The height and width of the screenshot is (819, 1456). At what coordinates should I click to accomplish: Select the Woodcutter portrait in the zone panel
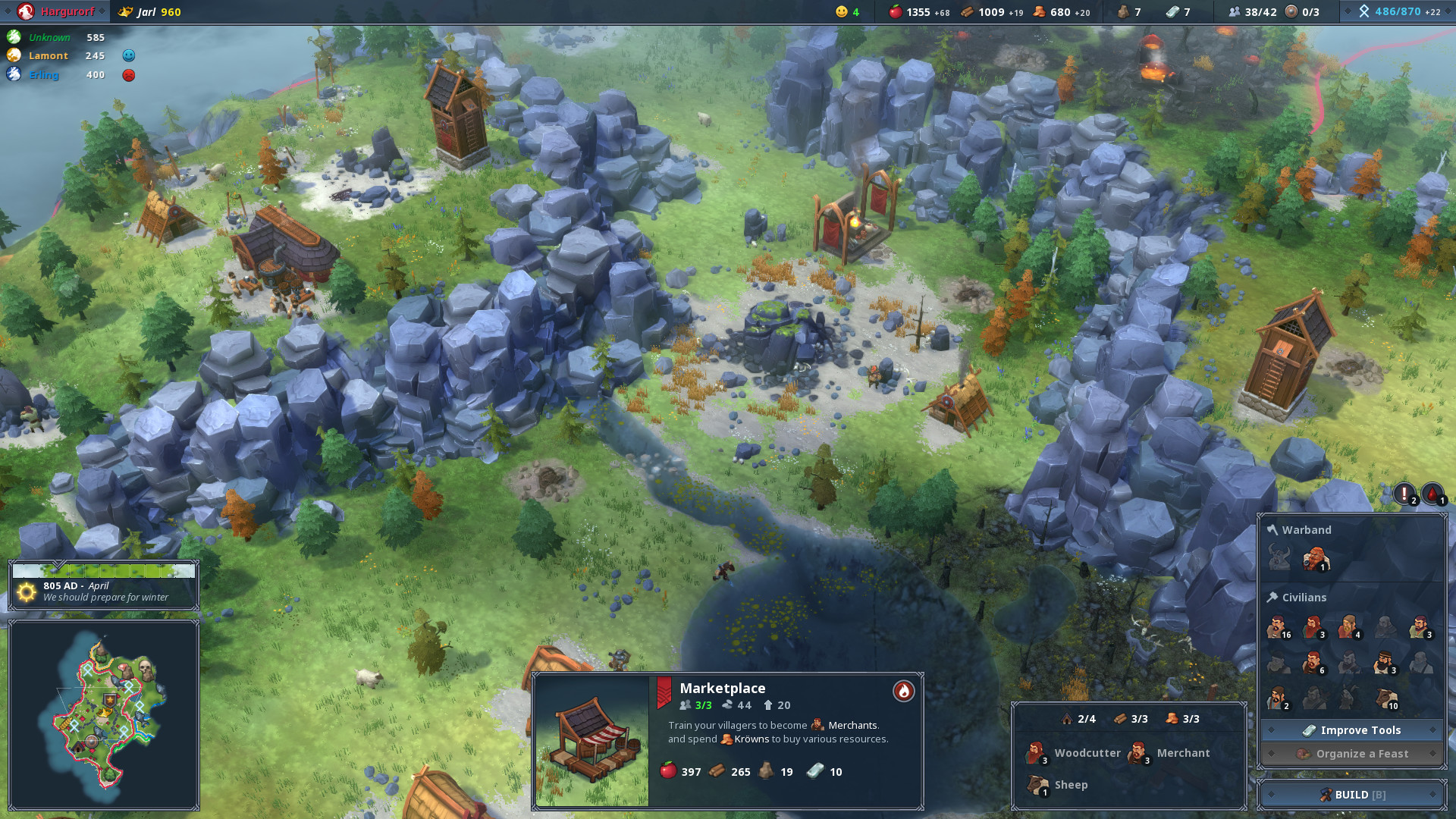point(1036,753)
